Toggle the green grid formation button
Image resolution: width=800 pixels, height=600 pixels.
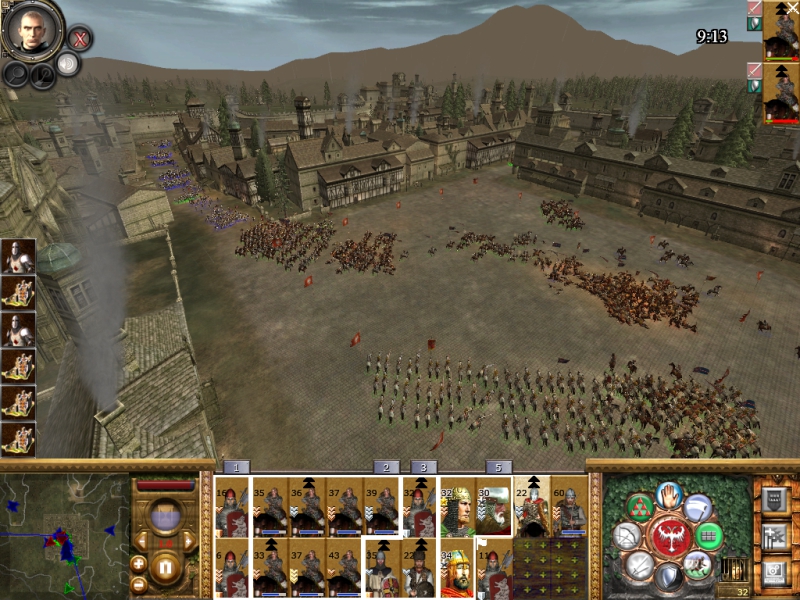coord(708,536)
